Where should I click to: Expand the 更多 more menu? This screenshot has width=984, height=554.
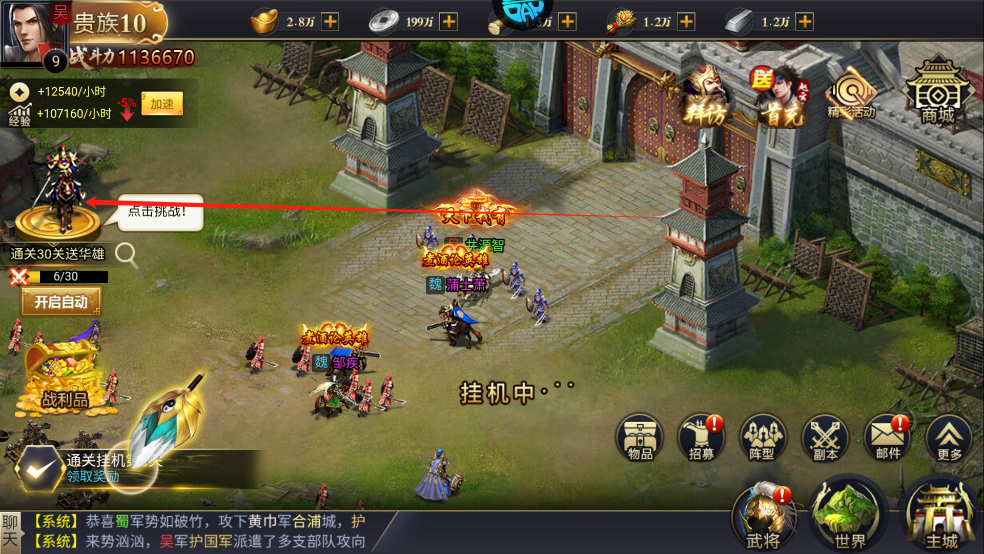pyautogui.click(x=949, y=438)
